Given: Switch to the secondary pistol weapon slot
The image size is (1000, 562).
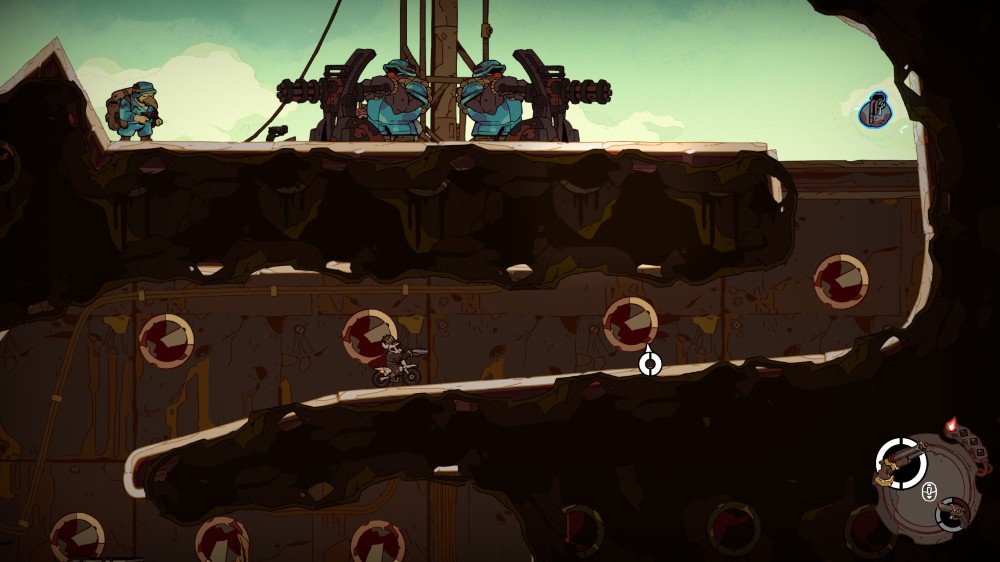Looking at the screenshot, I should [953, 513].
